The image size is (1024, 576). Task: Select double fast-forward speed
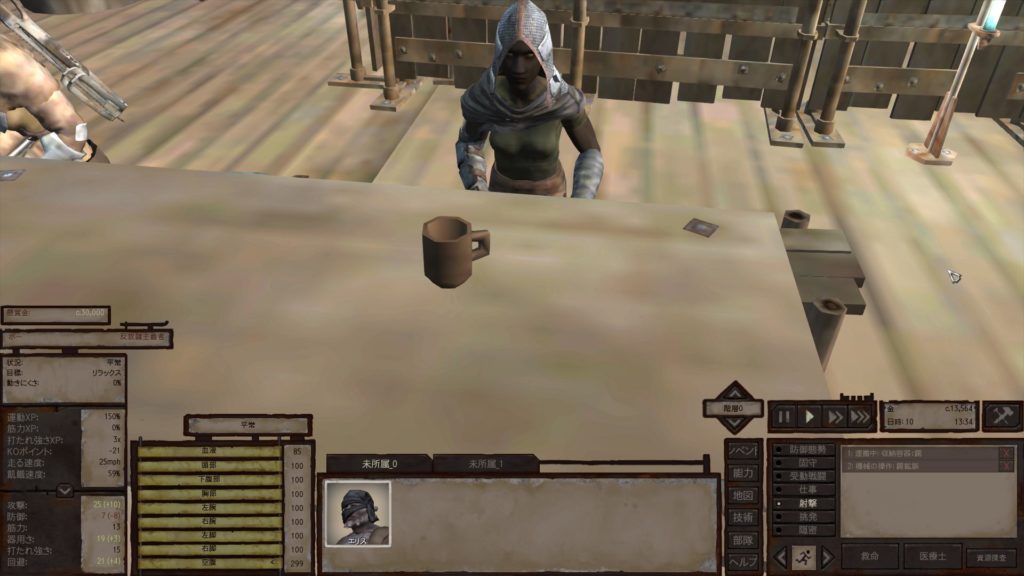[x=835, y=416]
